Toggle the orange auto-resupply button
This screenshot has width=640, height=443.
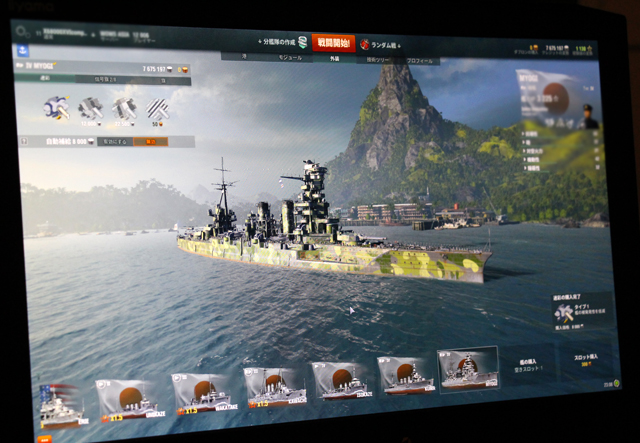[x=151, y=142]
